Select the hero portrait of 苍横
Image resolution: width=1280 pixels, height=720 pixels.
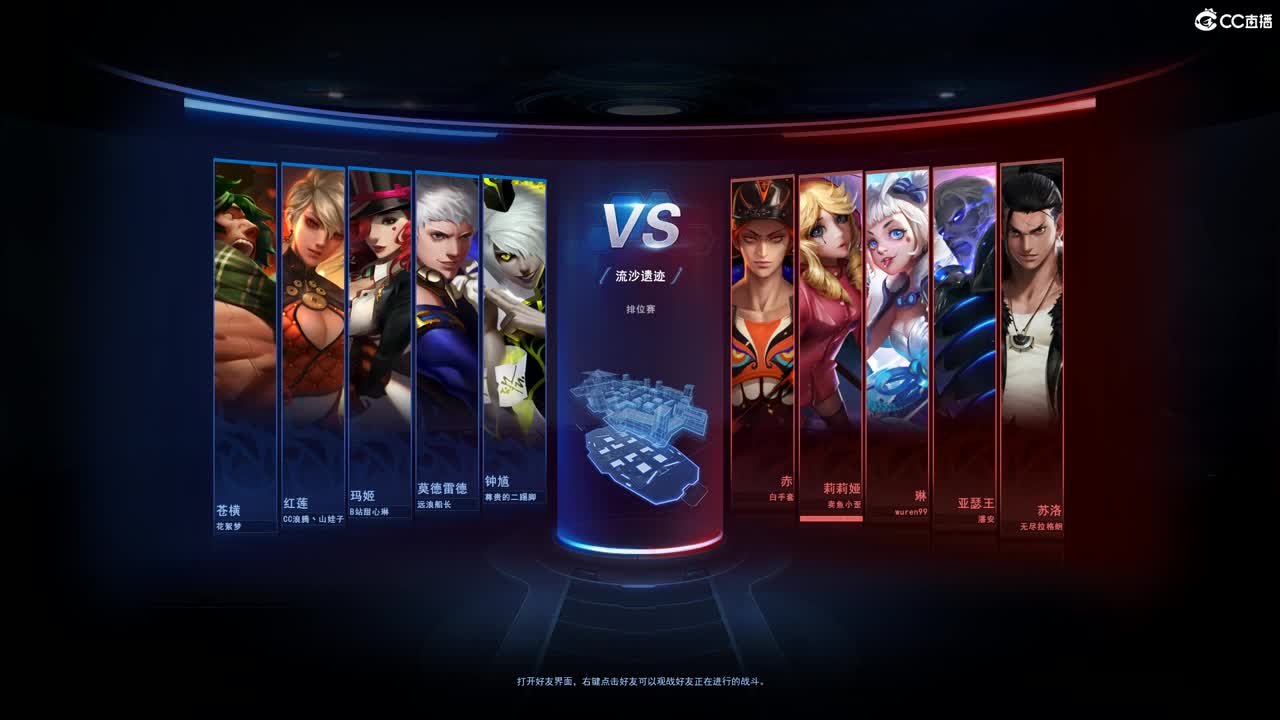coord(243,330)
